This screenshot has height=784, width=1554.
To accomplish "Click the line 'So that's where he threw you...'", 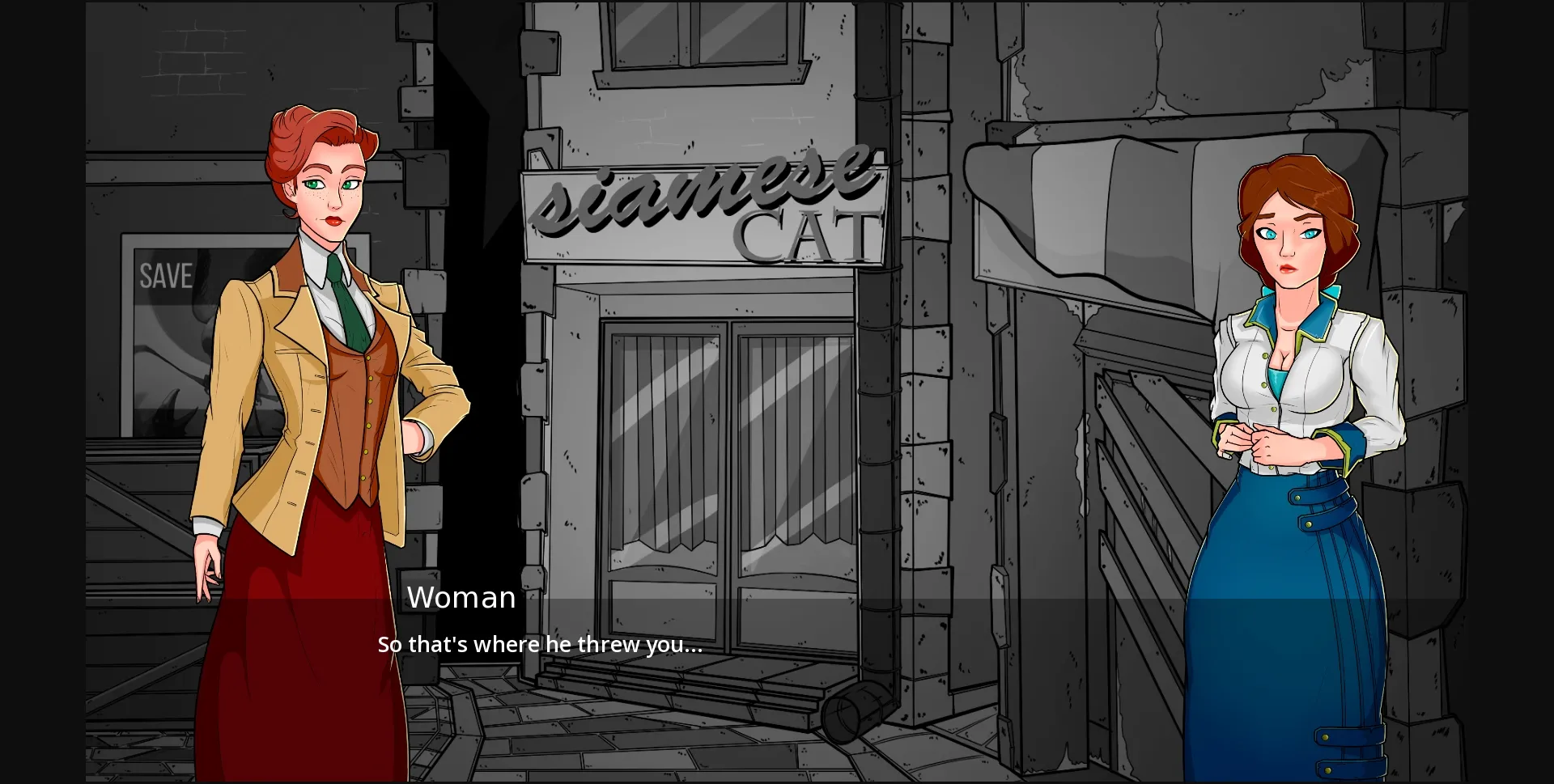I will coord(540,645).
